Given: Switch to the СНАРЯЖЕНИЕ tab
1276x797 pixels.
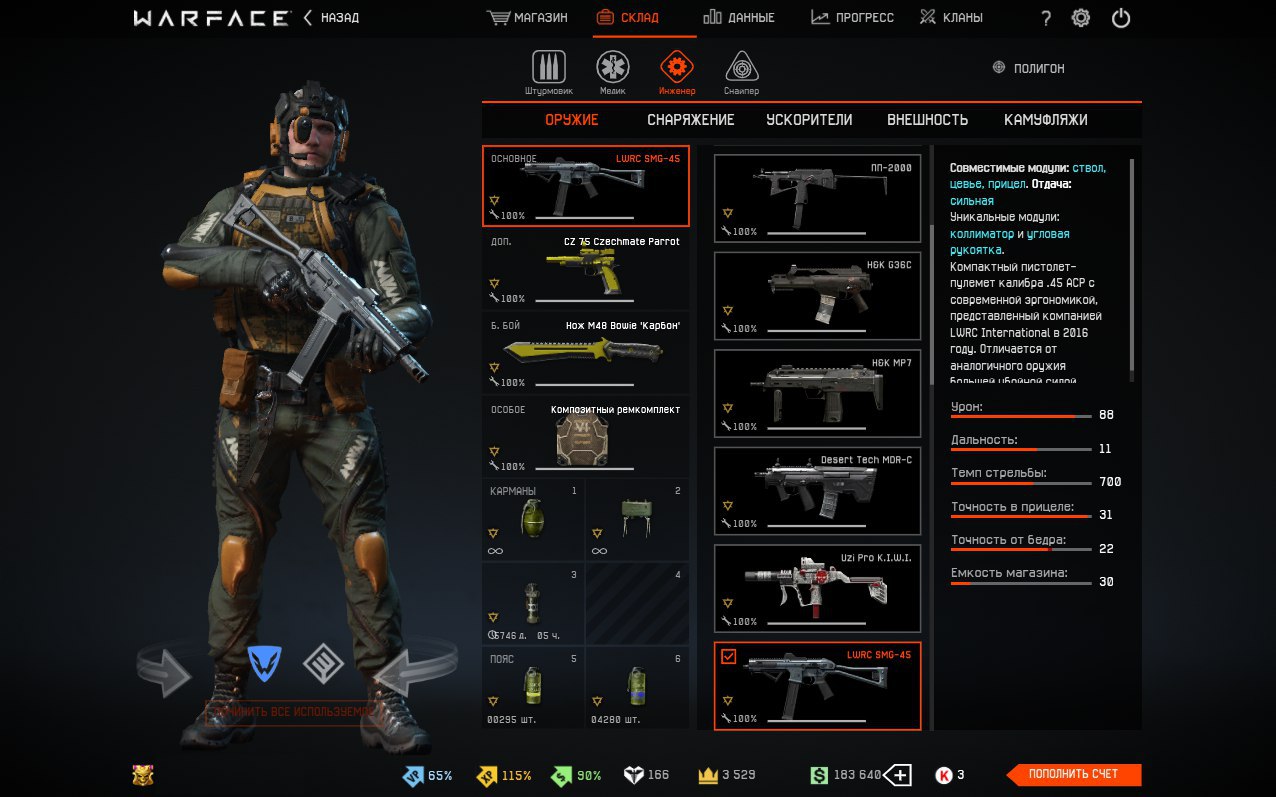Looking at the screenshot, I should [x=690, y=120].
